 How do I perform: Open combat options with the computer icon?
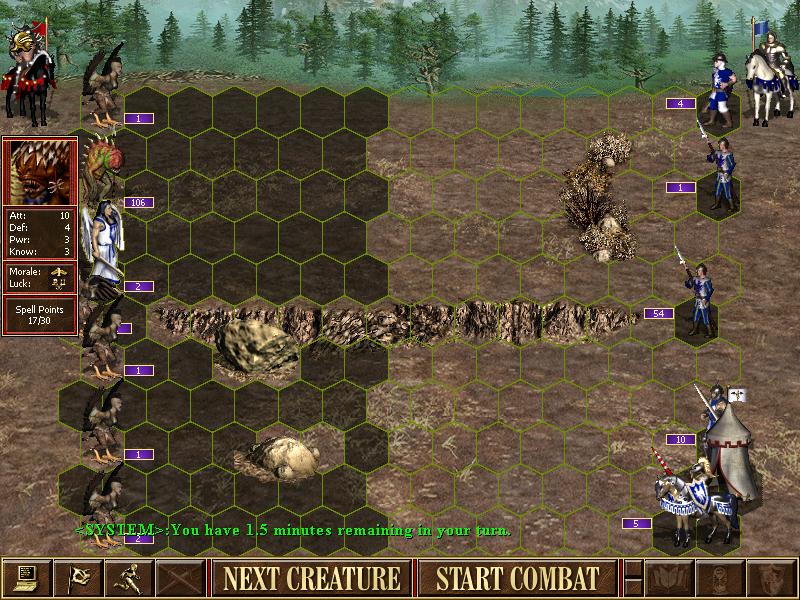coord(26,577)
